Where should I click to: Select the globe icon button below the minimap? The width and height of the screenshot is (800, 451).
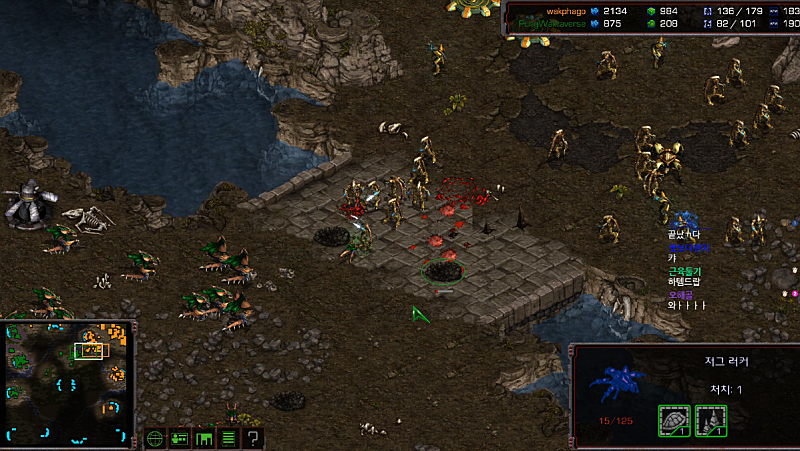click(x=155, y=438)
